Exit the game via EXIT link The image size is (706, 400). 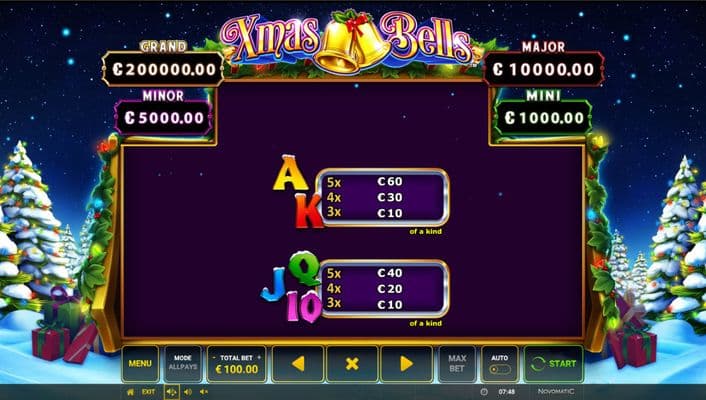pyautogui.click(x=148, y=392)
